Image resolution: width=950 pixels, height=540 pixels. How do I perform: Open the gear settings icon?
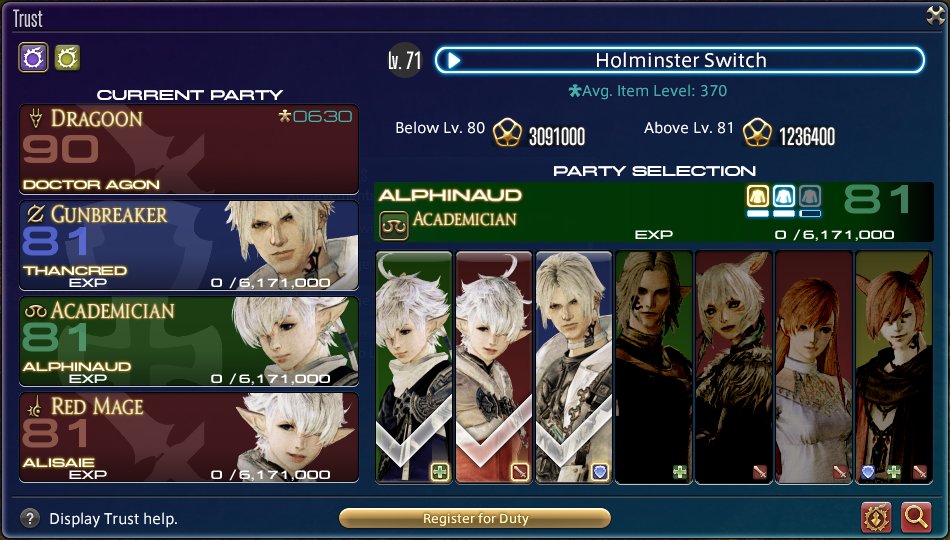877,517
